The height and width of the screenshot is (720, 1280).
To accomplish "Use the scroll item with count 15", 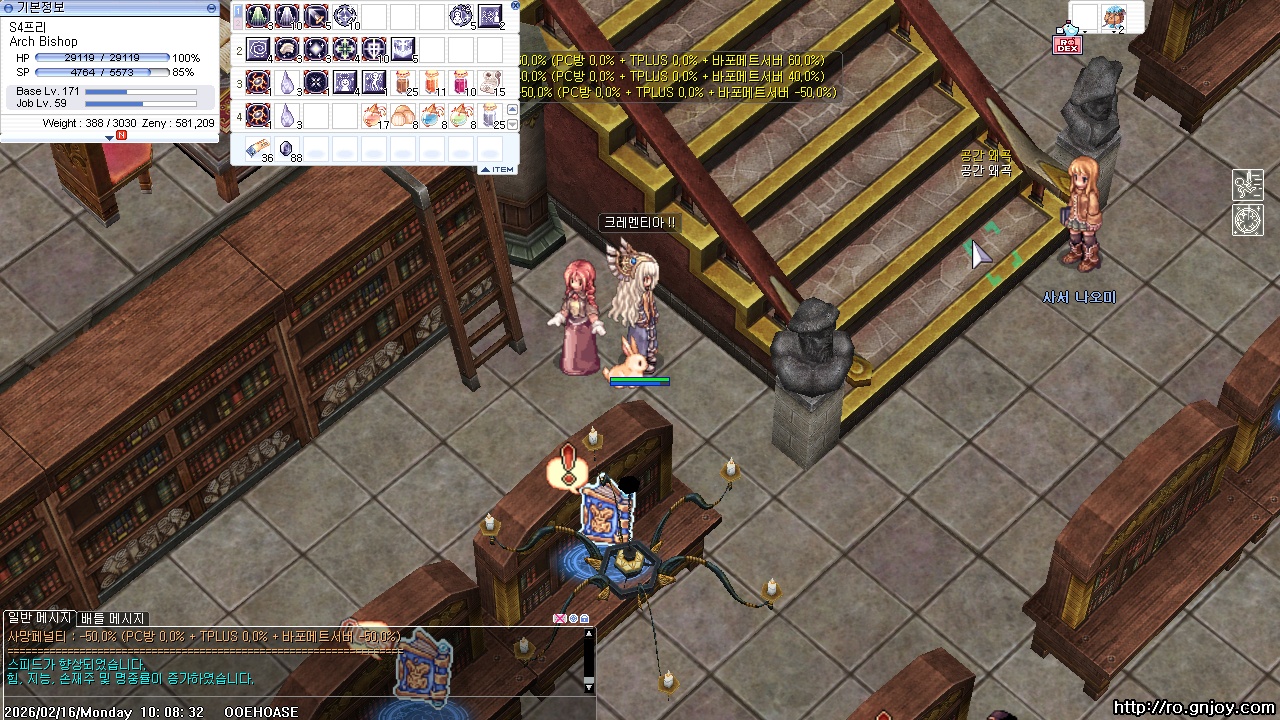I will 490,82.
